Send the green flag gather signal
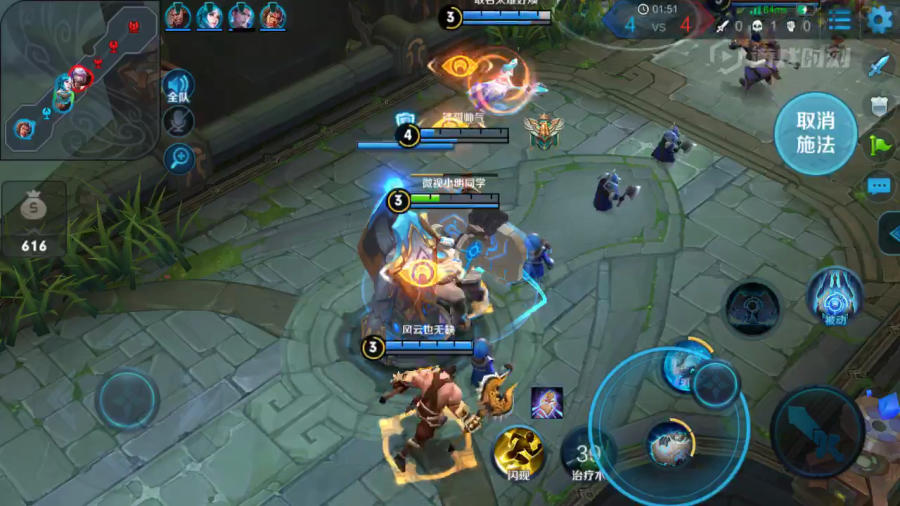Screen dimensions: 900x506 click(878, 145)
